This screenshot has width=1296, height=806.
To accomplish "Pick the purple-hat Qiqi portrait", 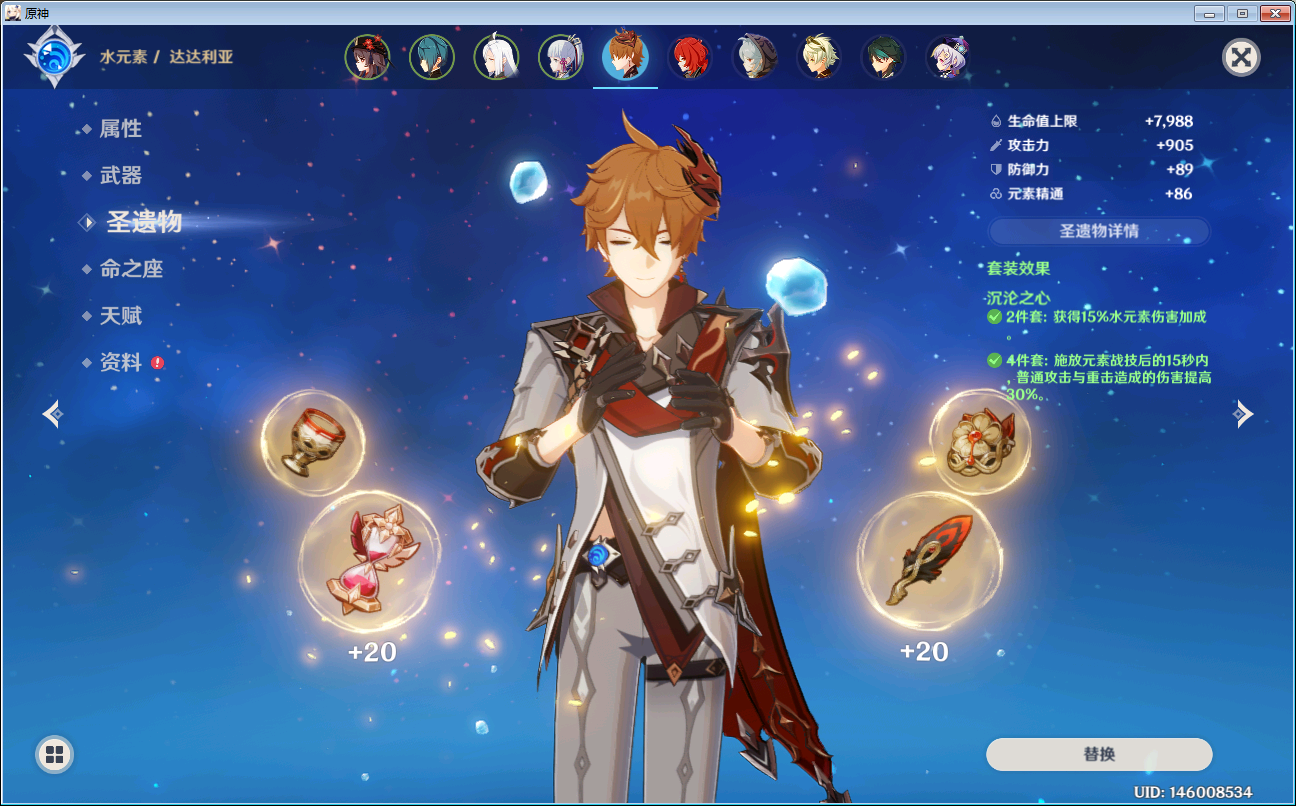I will 947,58.
